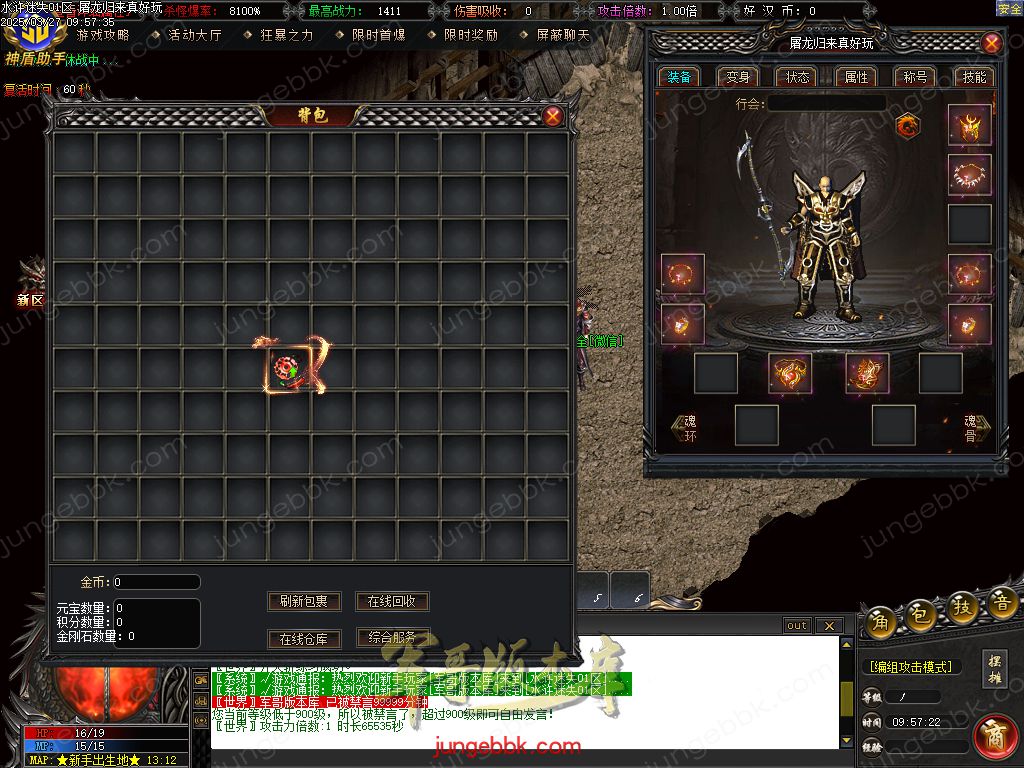1024x768 pixels.
Task: Open 综合服务 general services
Action: tap(392, 637)
